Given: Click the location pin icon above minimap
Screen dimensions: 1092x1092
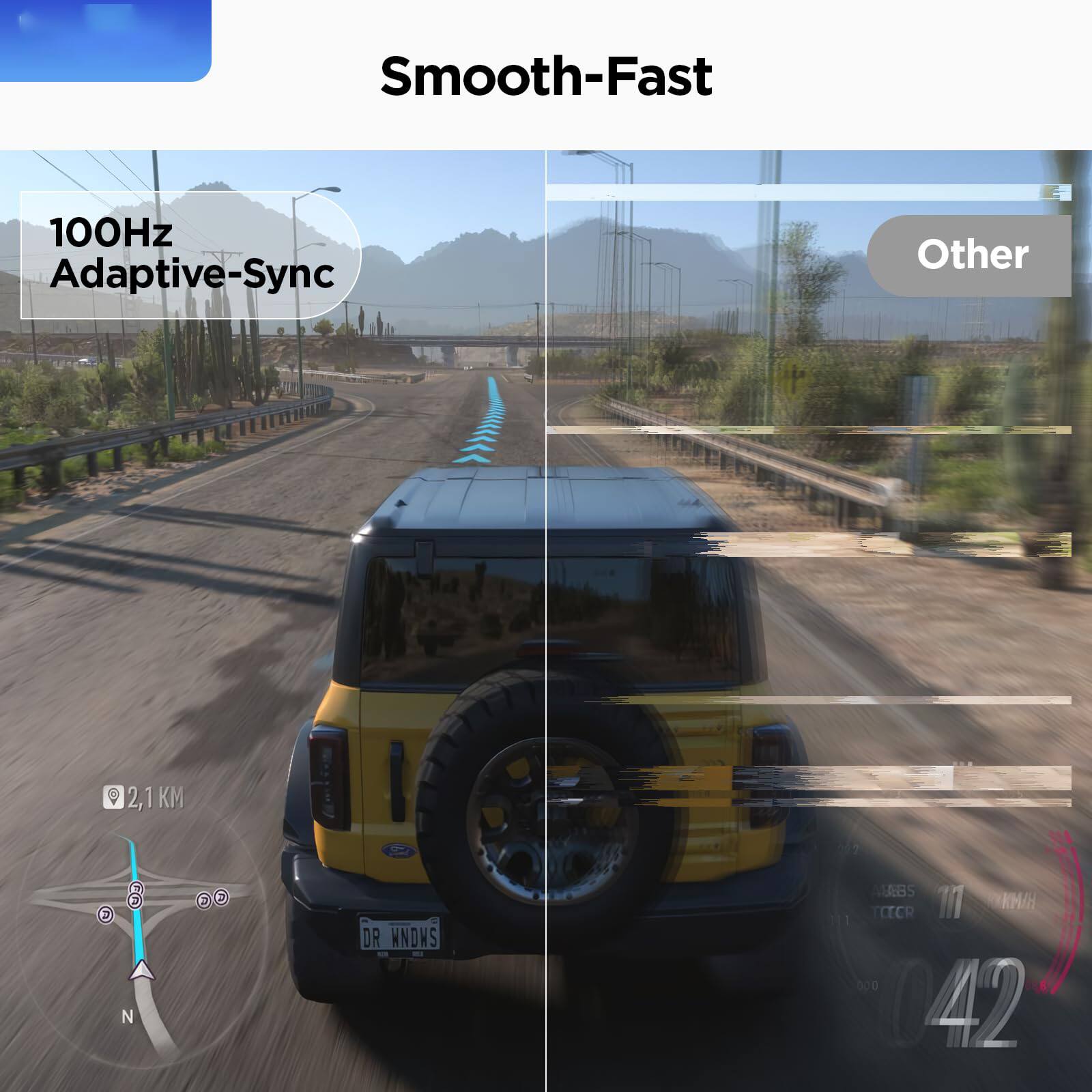Looking at the screenshot, I should pos(113,797).
